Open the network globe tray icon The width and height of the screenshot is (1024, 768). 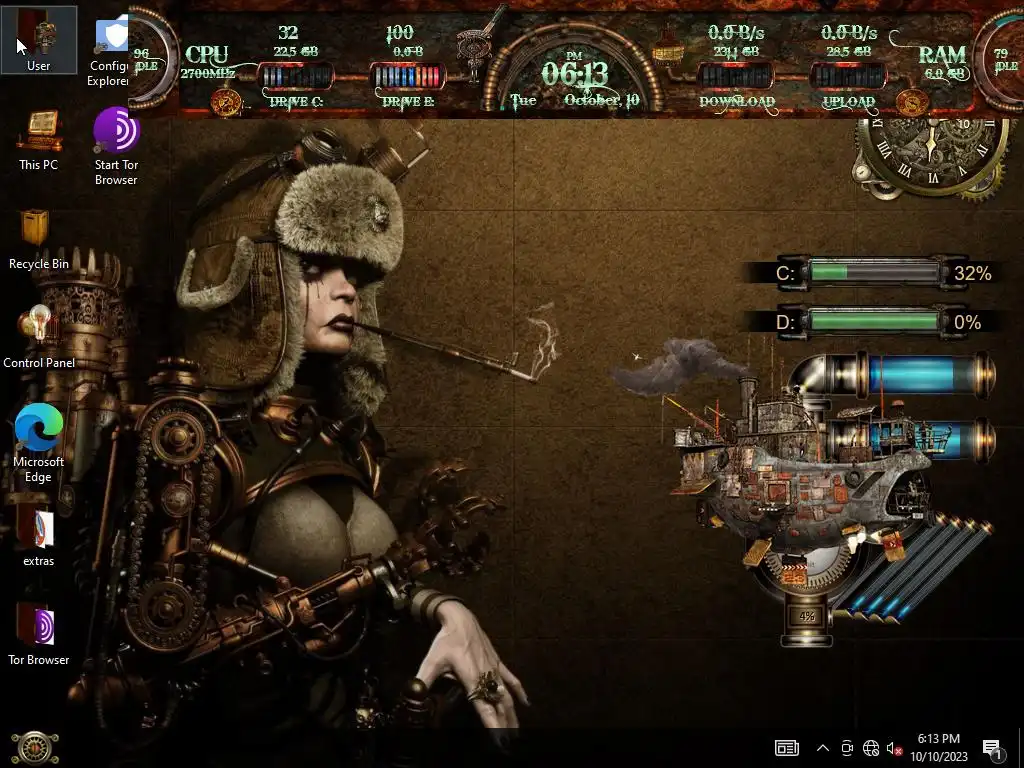coord(871,748)
